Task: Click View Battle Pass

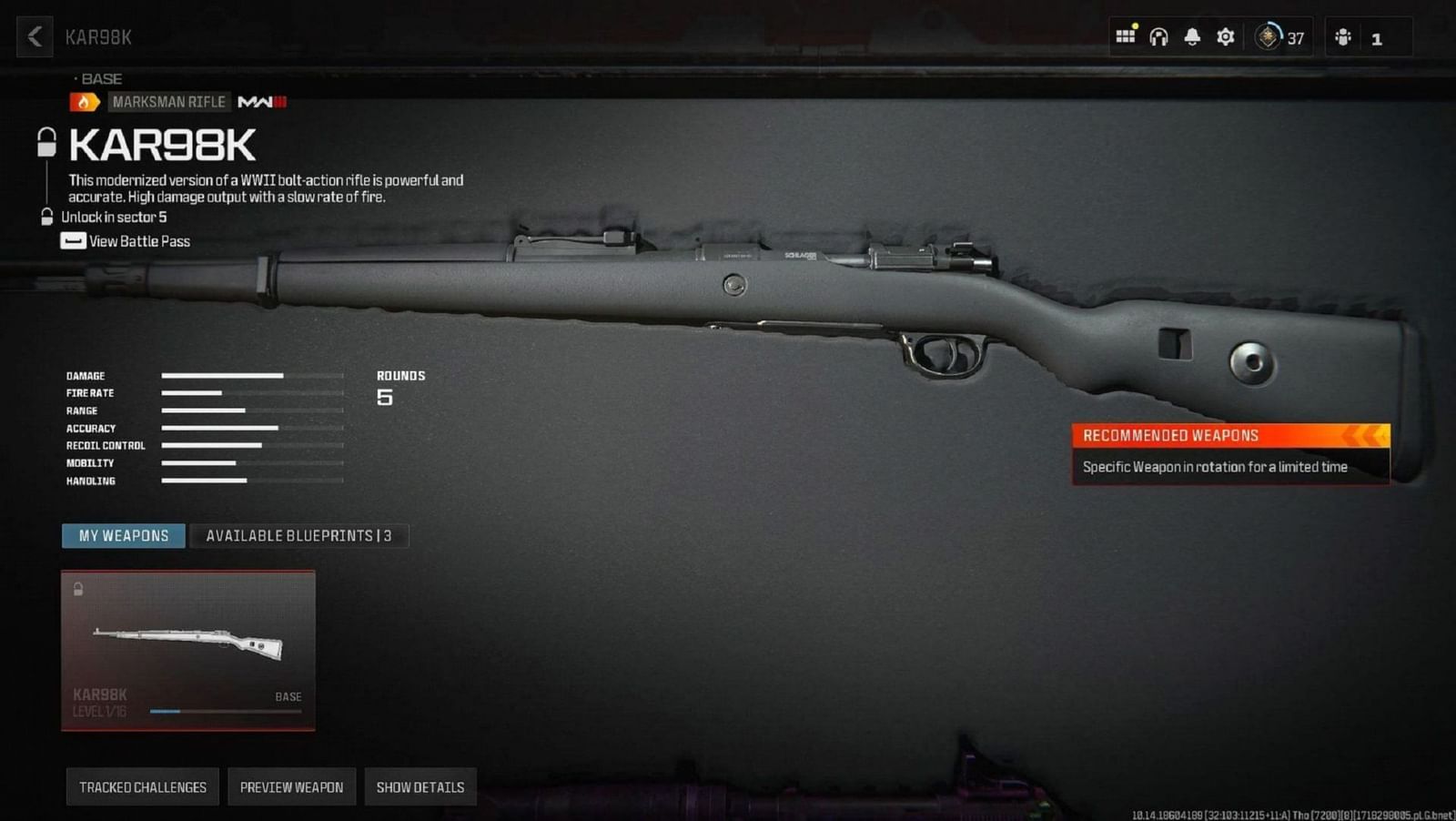Action: click(136, 241)
